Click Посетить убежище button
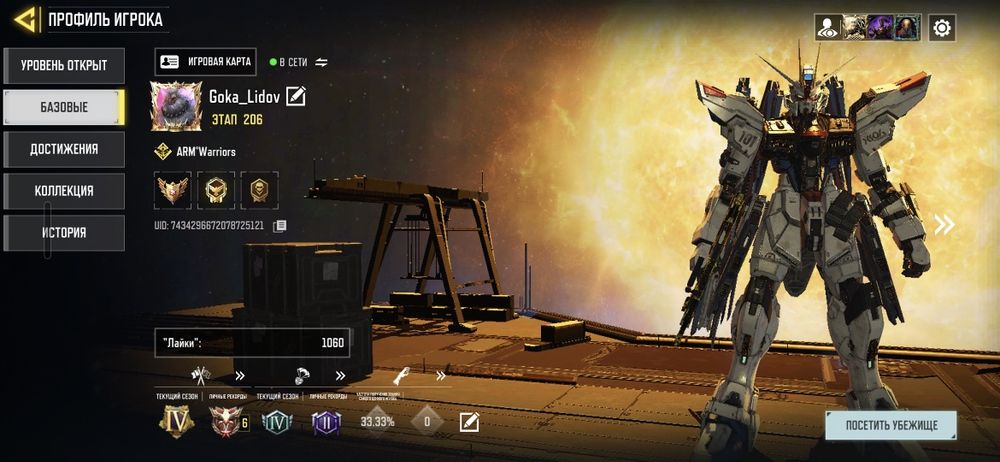1000x462 pixels. [890, 425]
